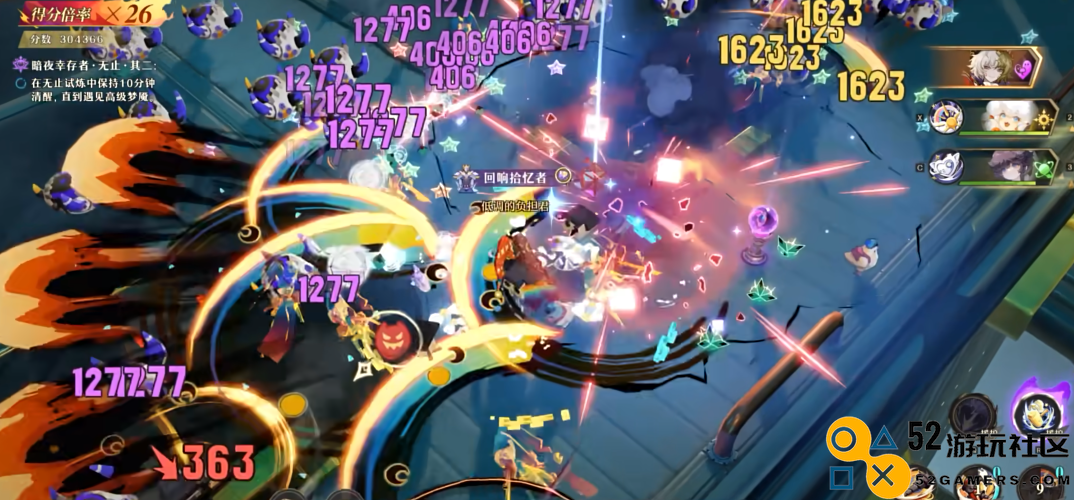Use the purple-flame hammer skill

point(1036,414)
